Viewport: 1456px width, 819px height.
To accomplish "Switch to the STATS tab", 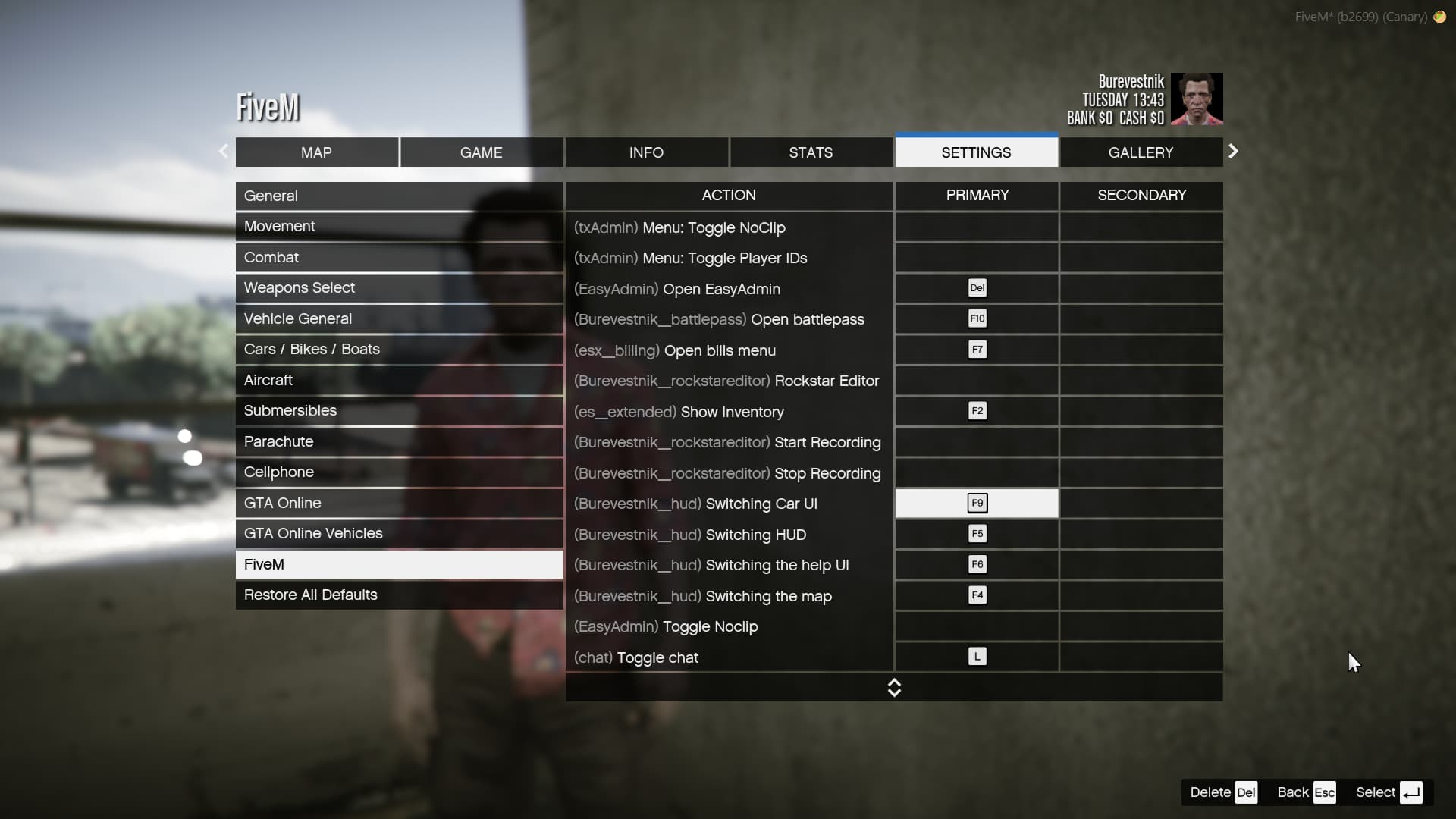I will (x=811, y=152).
